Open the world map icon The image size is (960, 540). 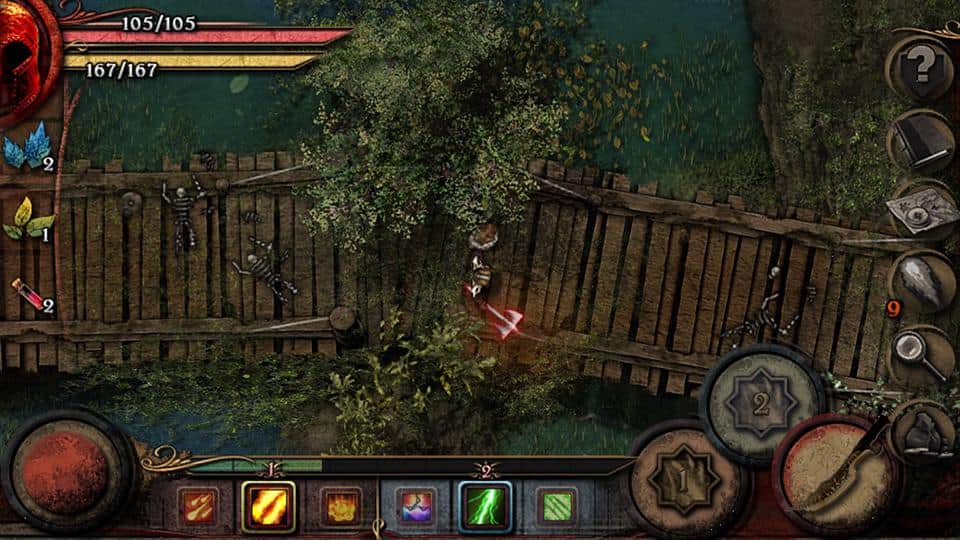922,212
